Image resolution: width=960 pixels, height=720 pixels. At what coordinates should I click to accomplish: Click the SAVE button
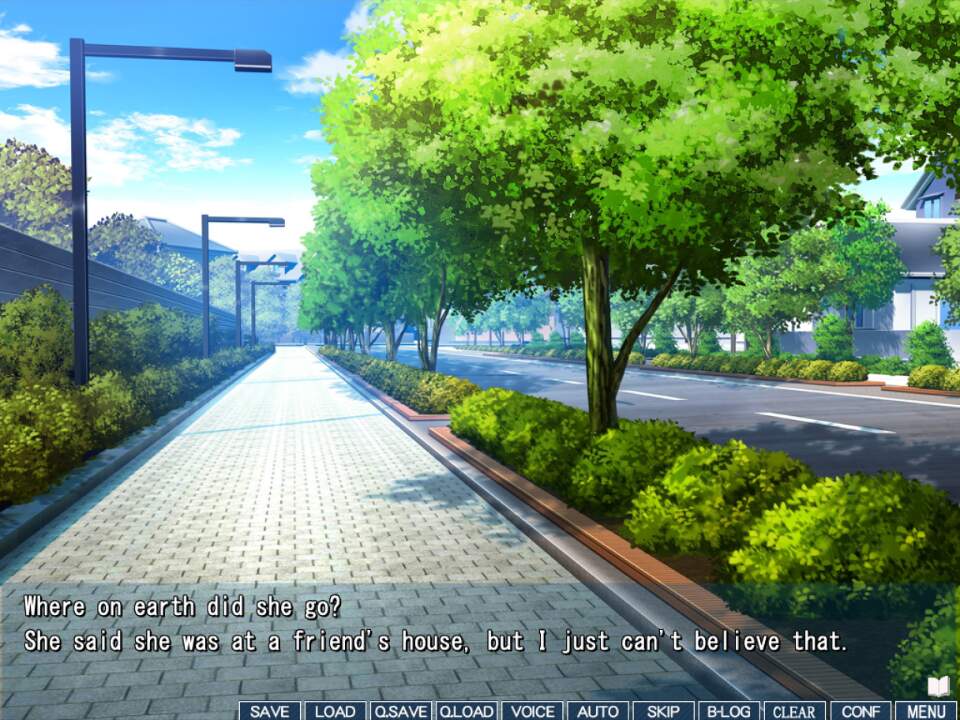(x=269, y=711)
